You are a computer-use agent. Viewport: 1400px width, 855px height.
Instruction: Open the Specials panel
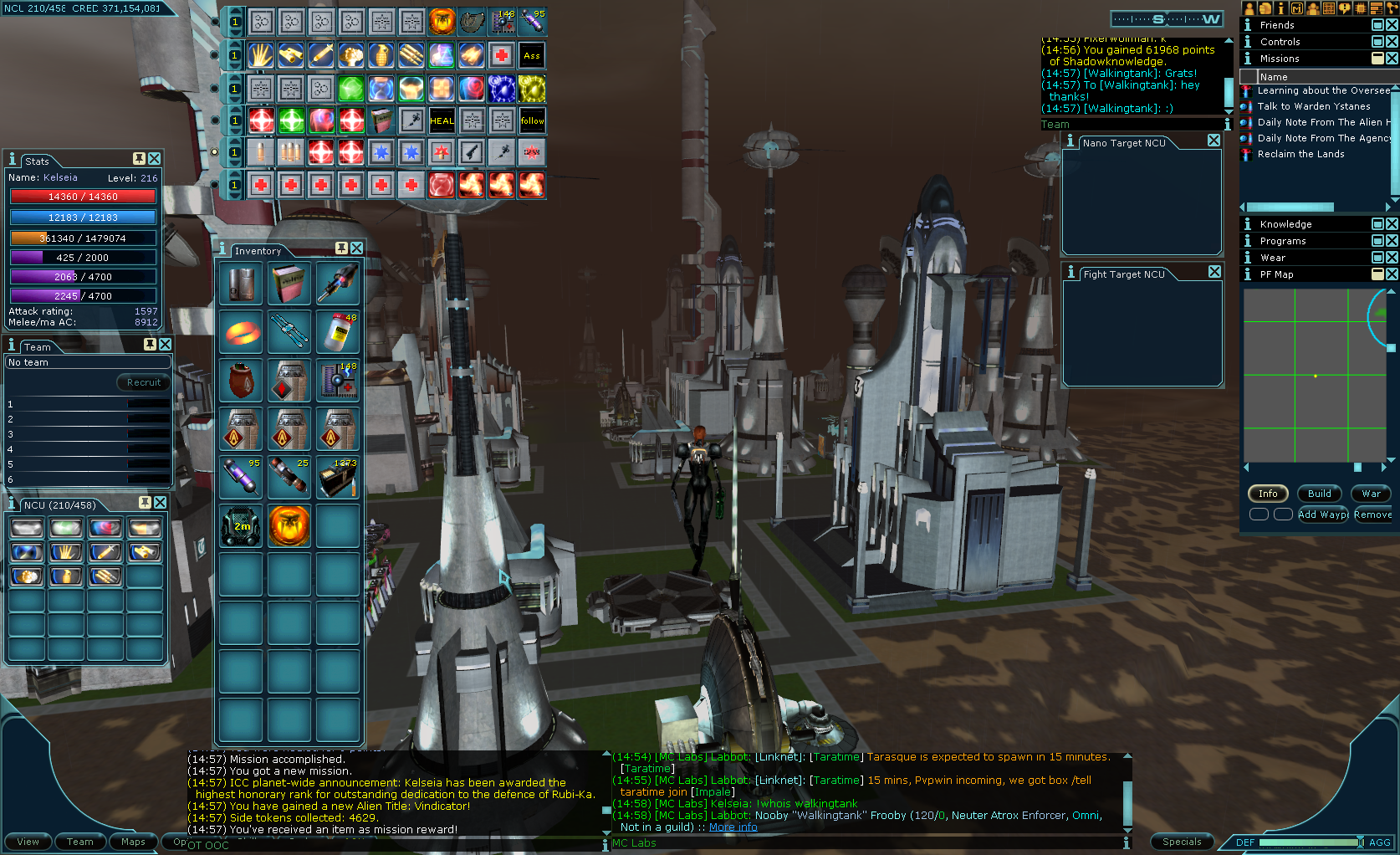(1181, 842)
